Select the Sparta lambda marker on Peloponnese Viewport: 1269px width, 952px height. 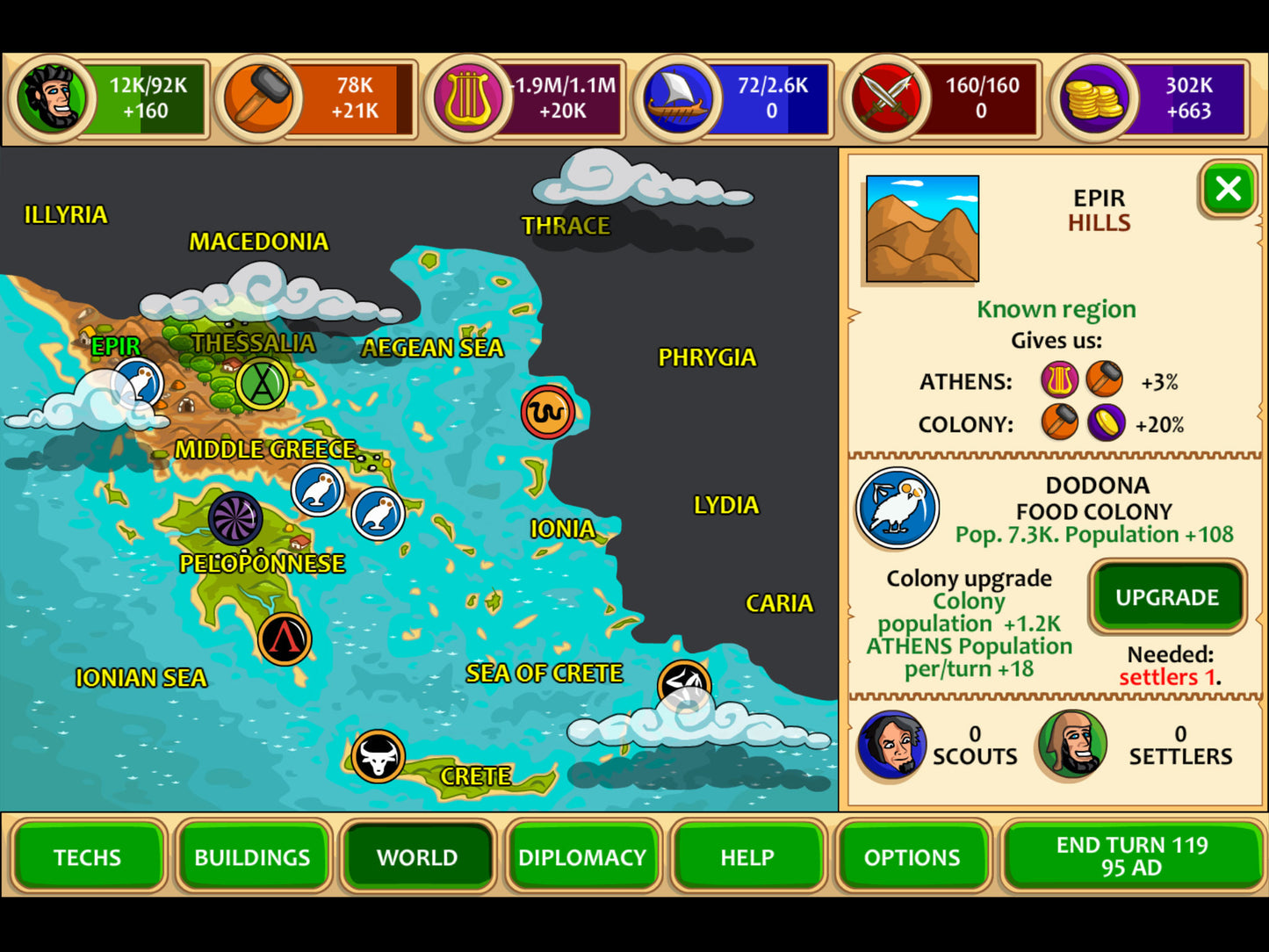[x=285, y=638]
